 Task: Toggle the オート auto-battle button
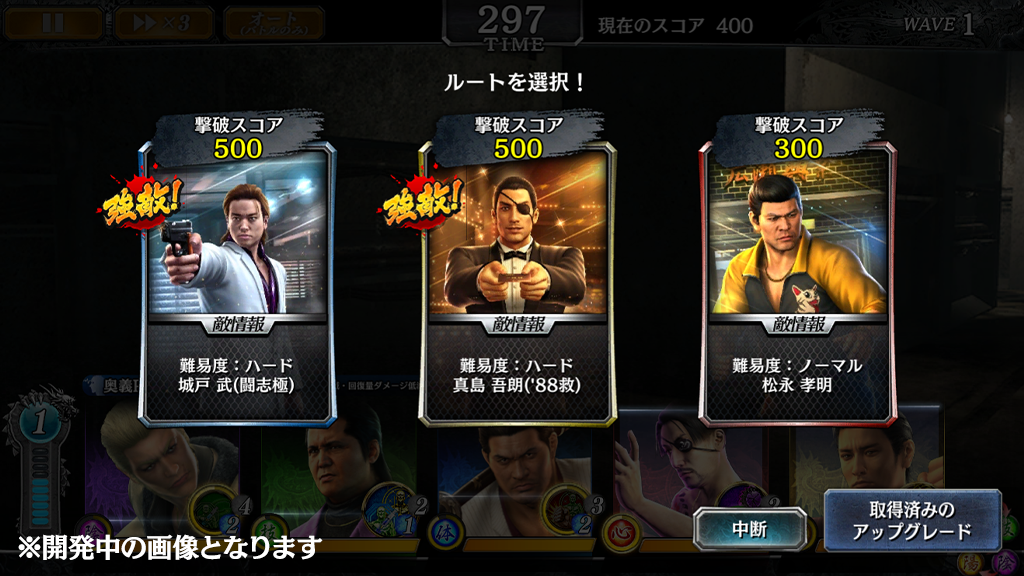(273, 23)
